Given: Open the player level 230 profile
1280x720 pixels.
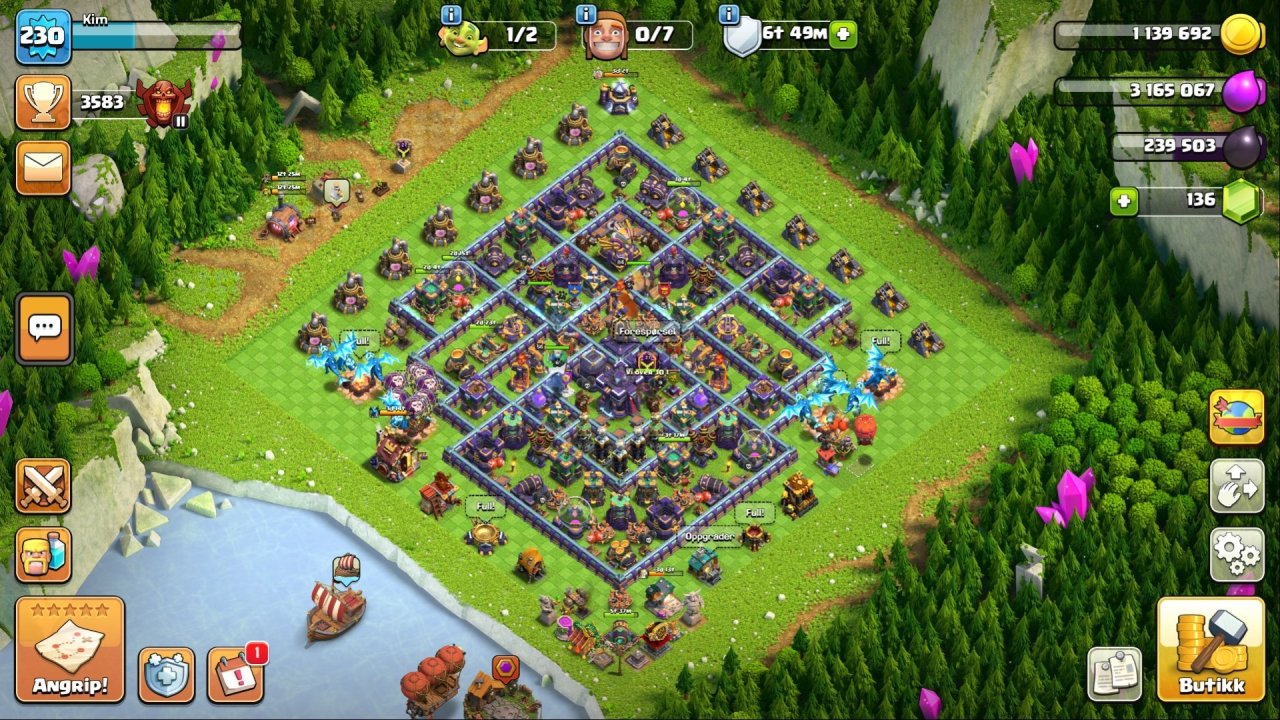Looking at the screenshot, I should (43, 37).
